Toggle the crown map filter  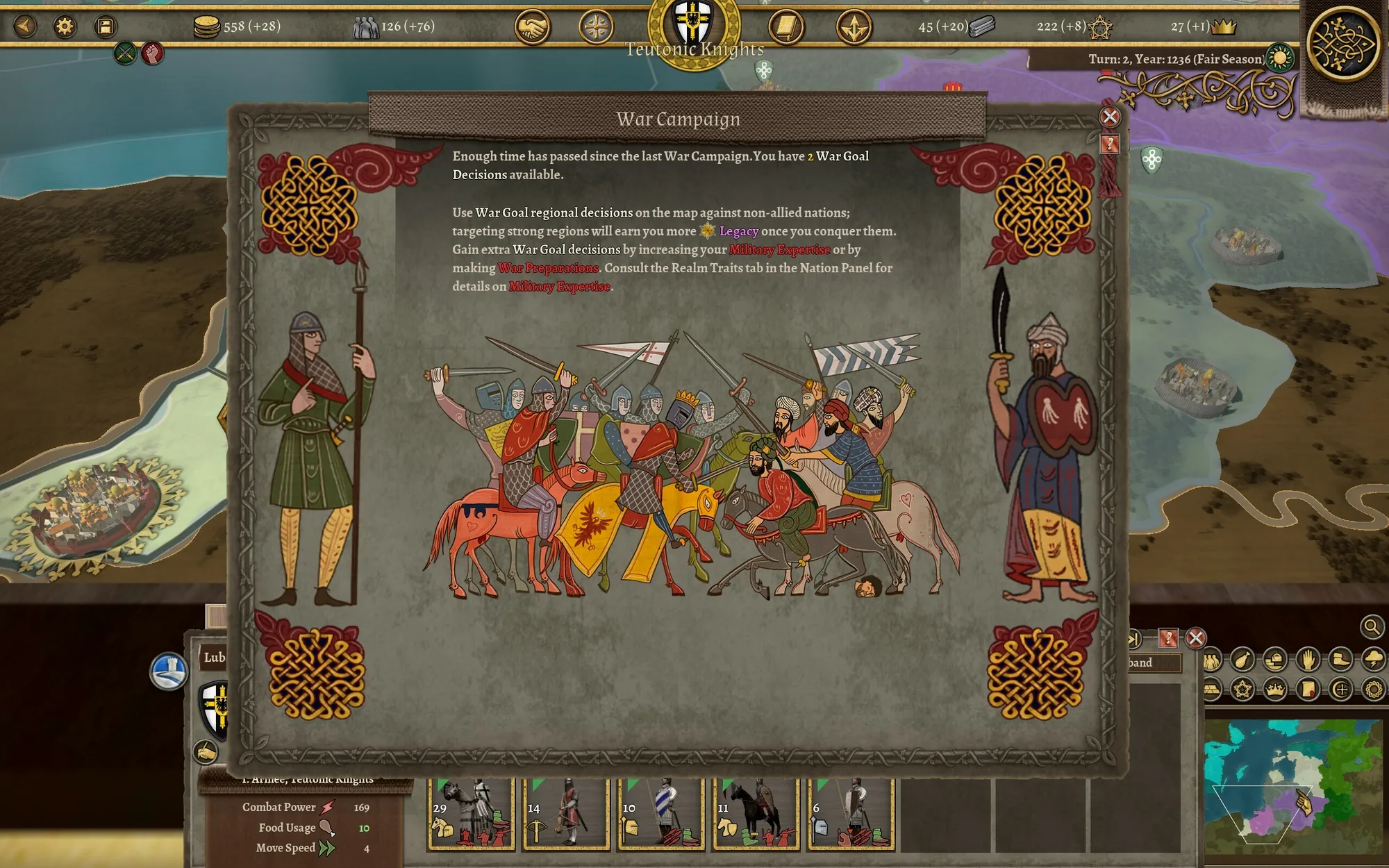[1275, 690]
